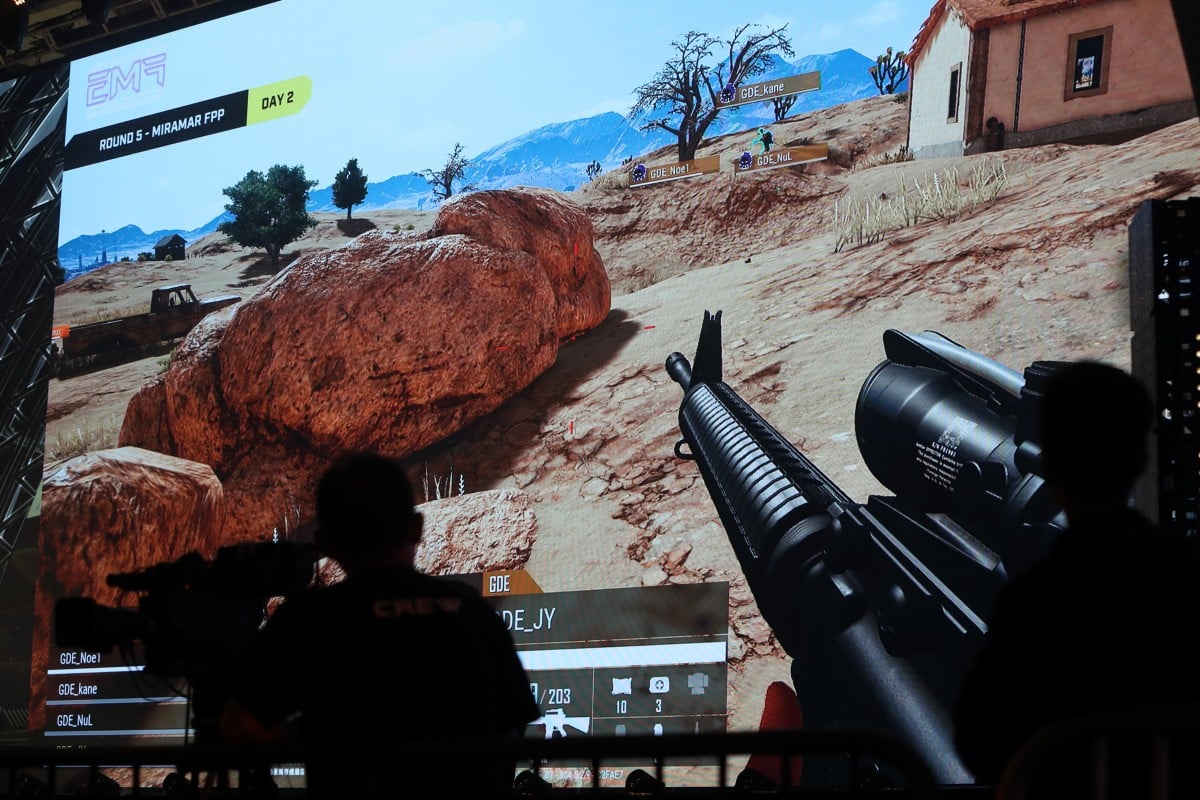Select GDE_NuL's floating name tag marker
Viewport: 1200px width, 800px height.
coord(781,158)
